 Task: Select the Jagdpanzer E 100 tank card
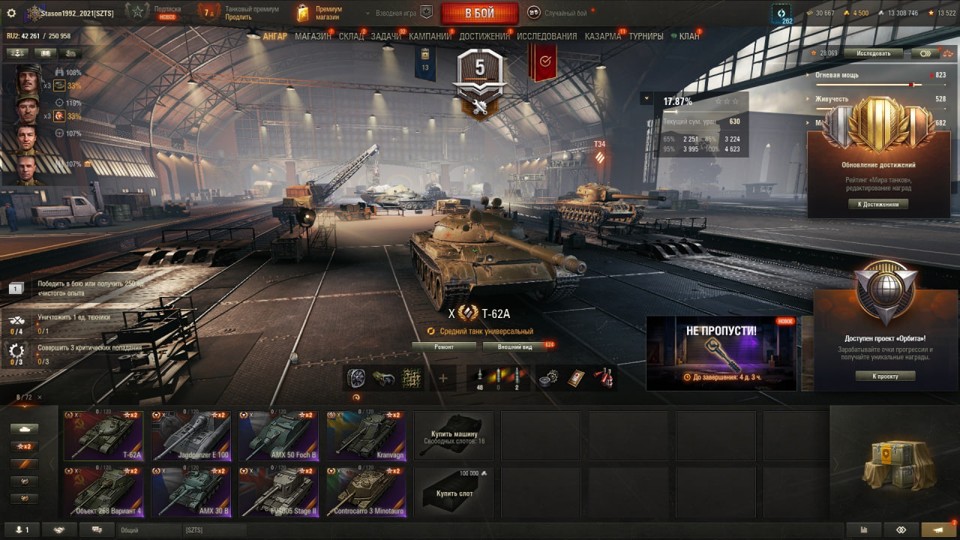(191, 436)
